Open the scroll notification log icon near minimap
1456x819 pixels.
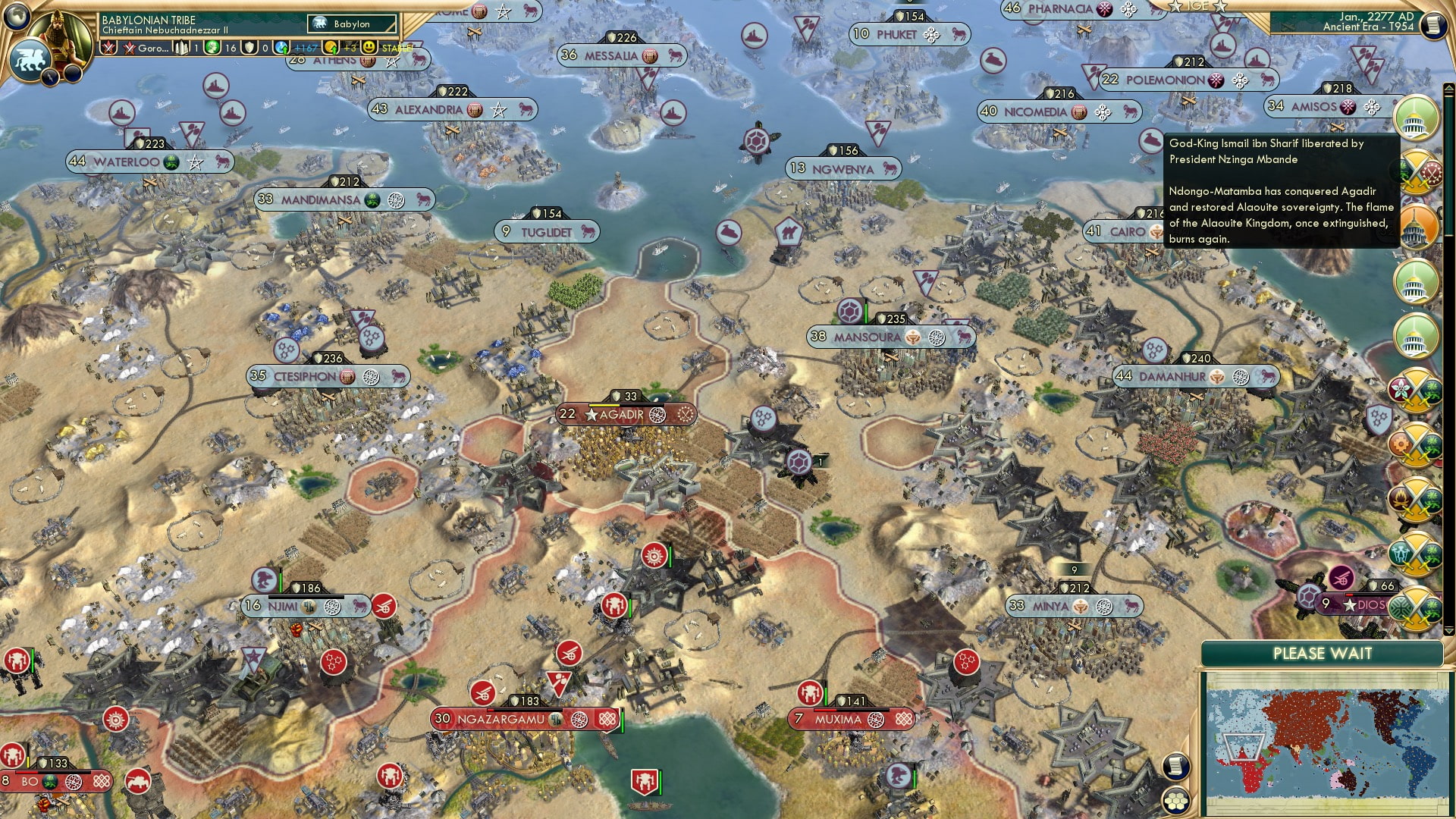point(1176,766)
